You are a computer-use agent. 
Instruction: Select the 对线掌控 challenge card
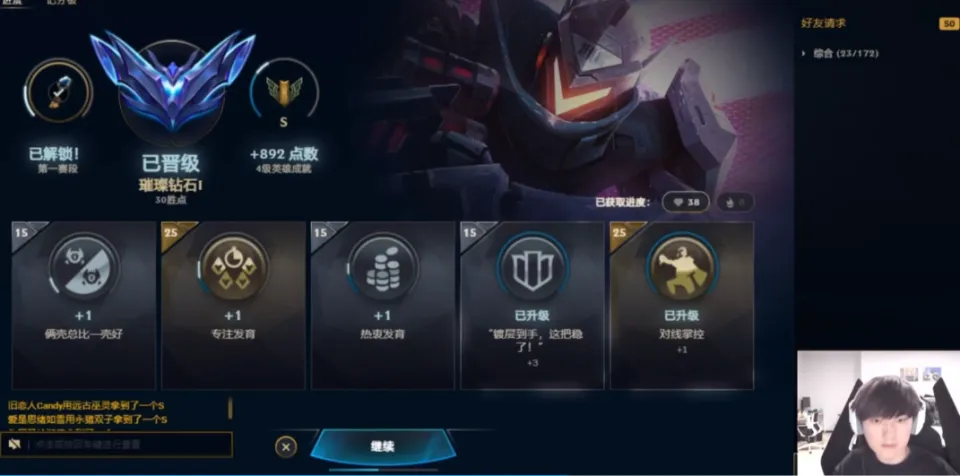tap(681, 305)
